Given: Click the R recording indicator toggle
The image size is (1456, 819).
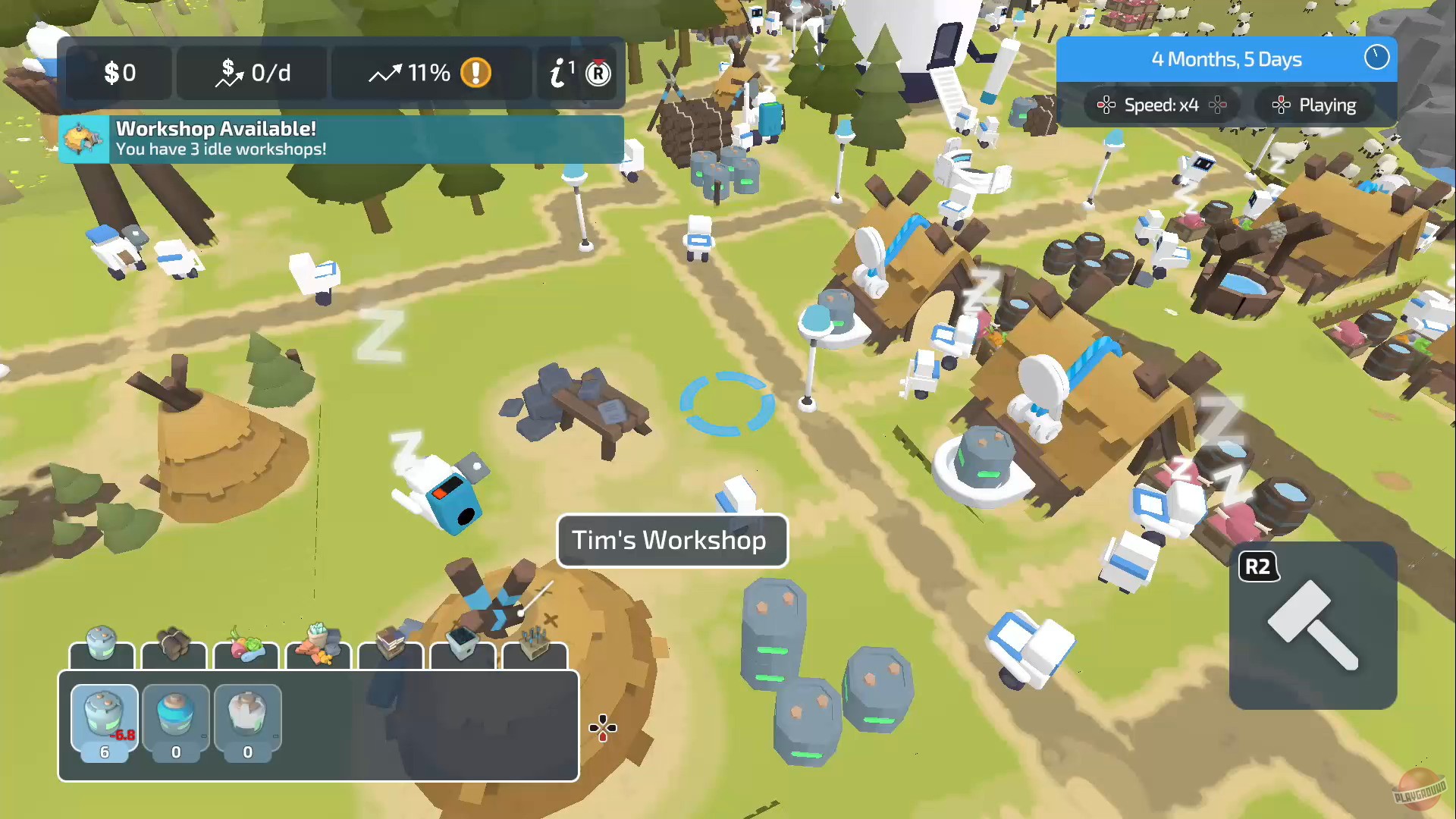Looking at the screenshot, I should point(598,73).
